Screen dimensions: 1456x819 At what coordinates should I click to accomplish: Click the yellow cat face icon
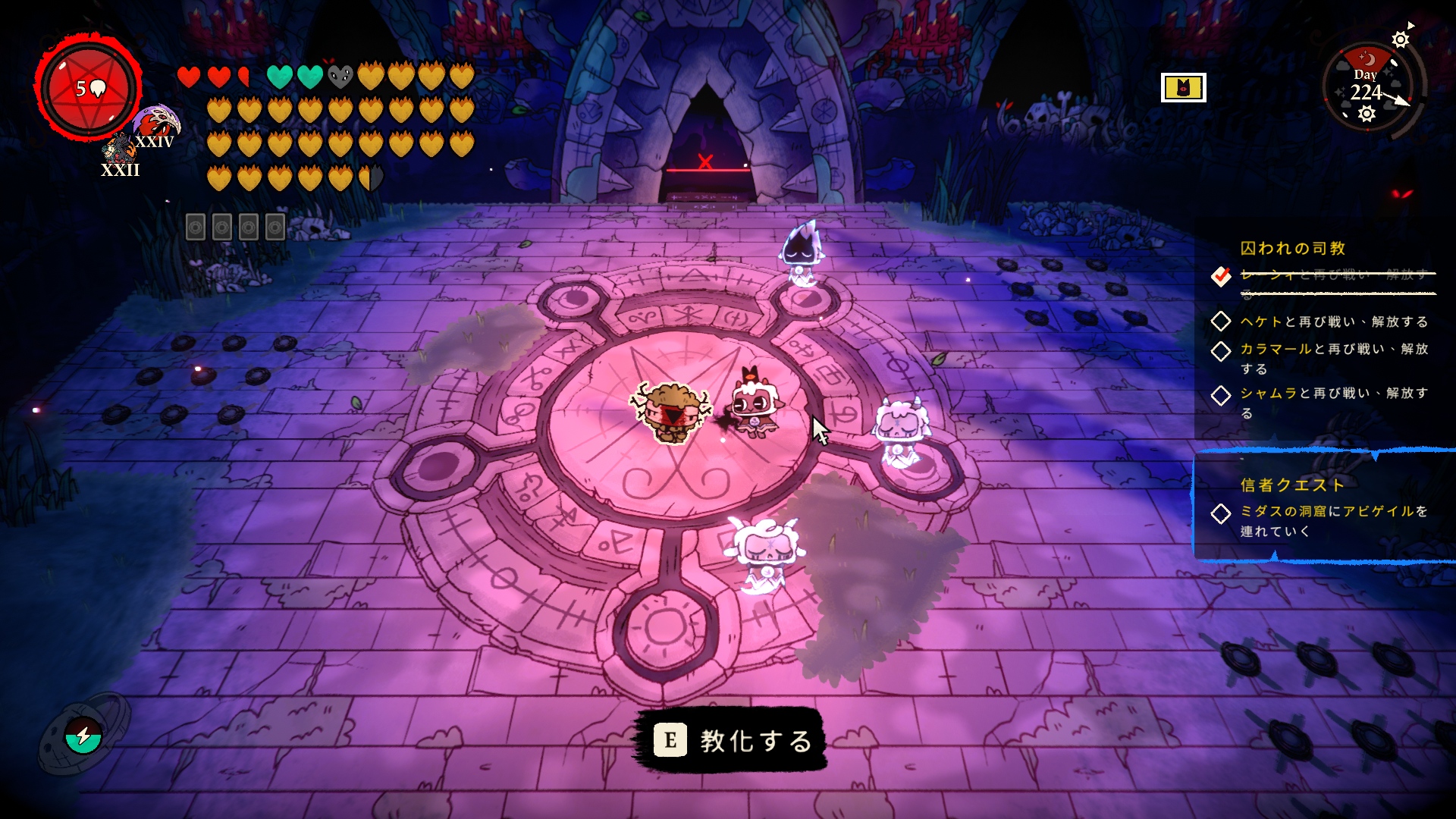tap(1183, 88)
